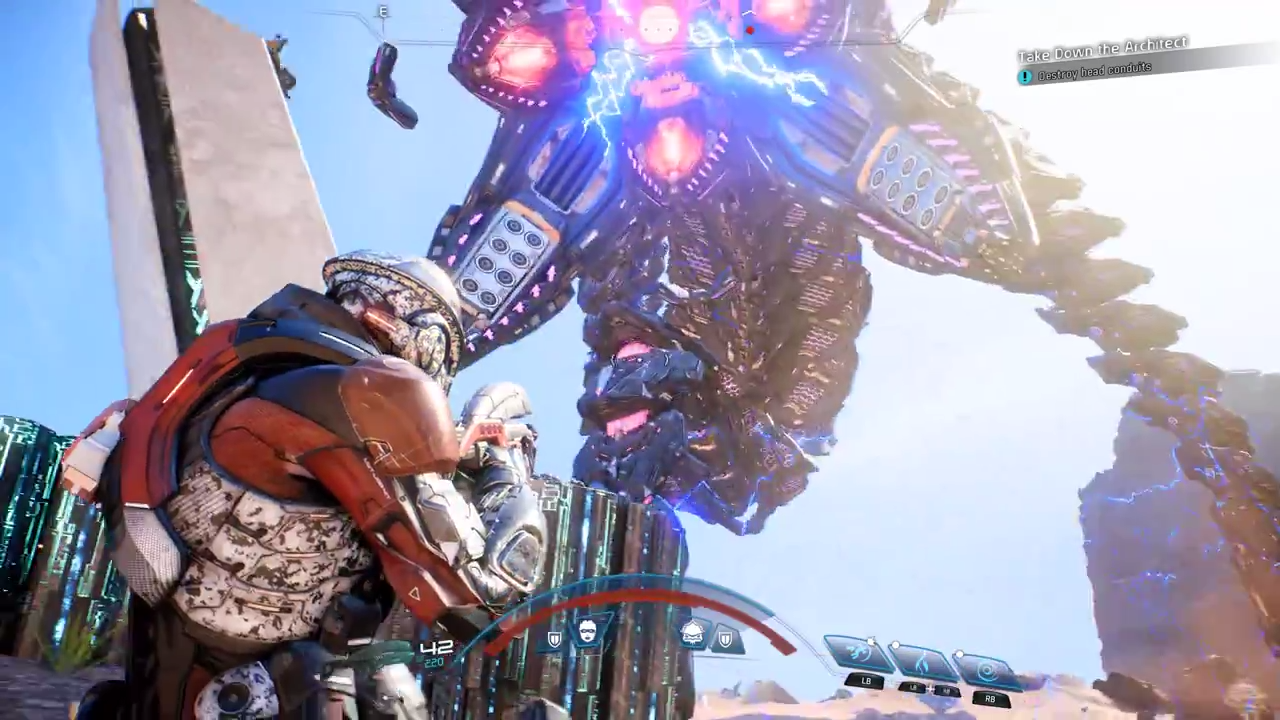Click the E compass marker at the top
Image resolution: width=1280 pixels, height=720 pixels.
pos(383,12)
